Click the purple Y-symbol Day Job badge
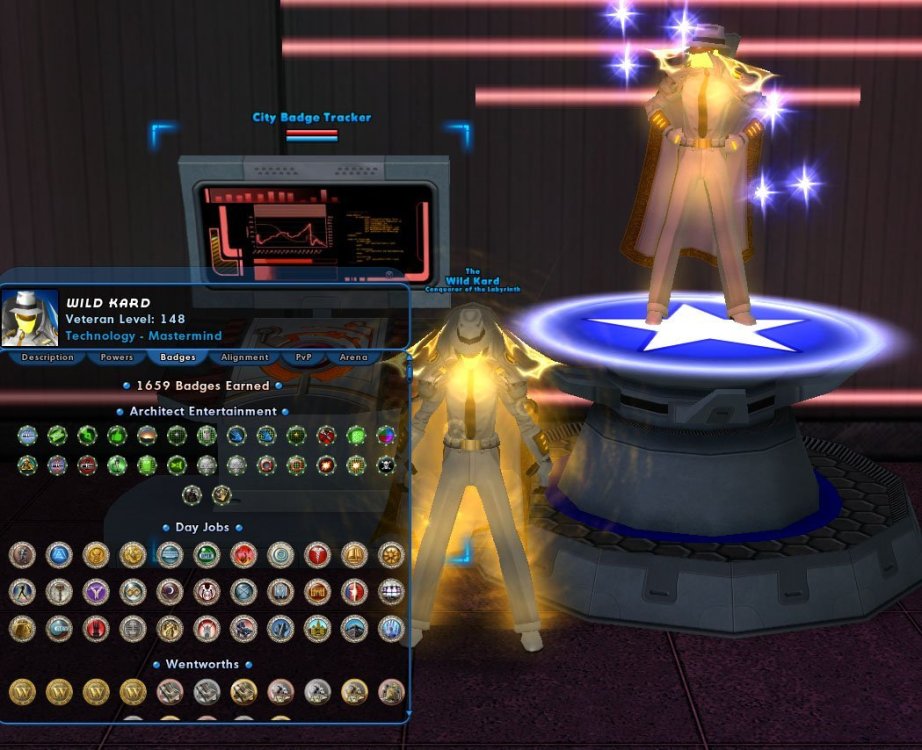This screenshot has width=922, height=750. pyautogui.click(x=95, y=591)
